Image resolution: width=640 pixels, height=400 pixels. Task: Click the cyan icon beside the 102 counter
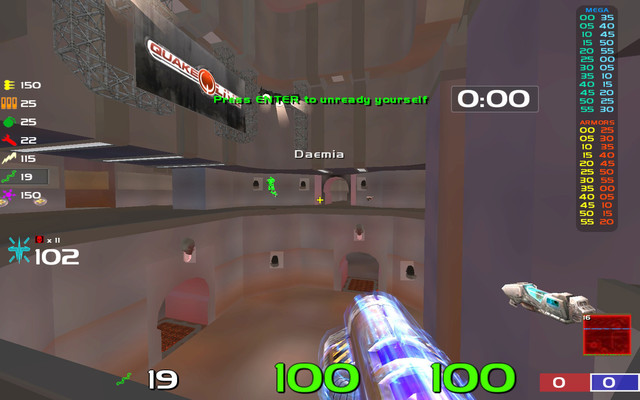click(19, 250)
